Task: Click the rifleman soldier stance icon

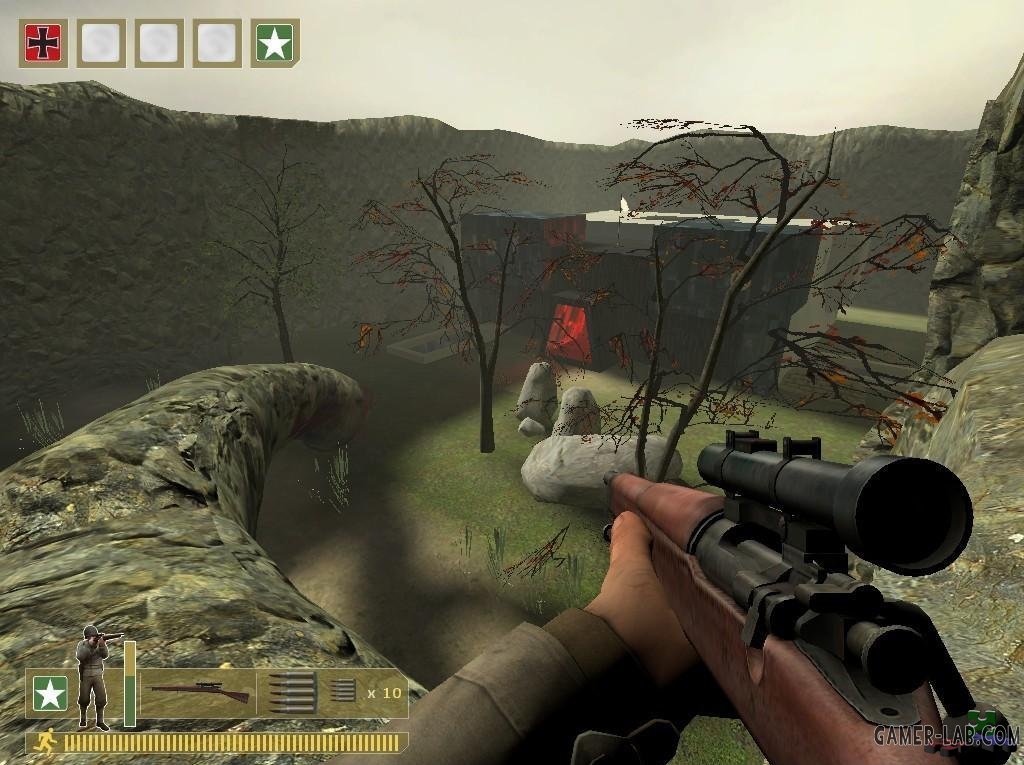Action: click(96, 676)
